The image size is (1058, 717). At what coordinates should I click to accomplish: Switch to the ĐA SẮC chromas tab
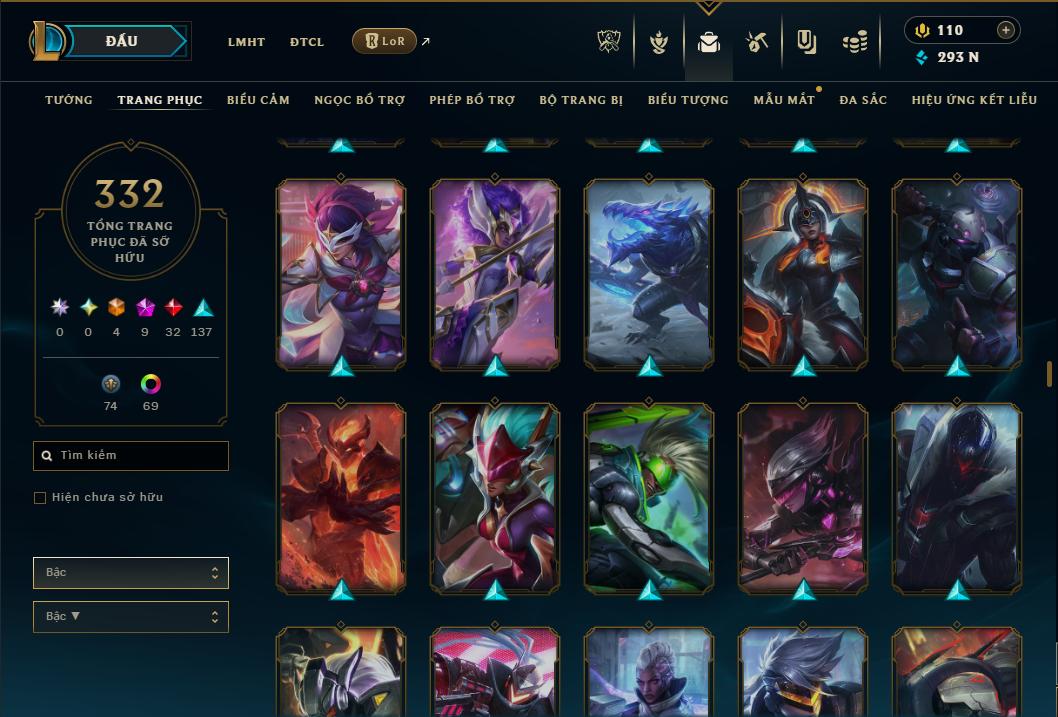863,100
